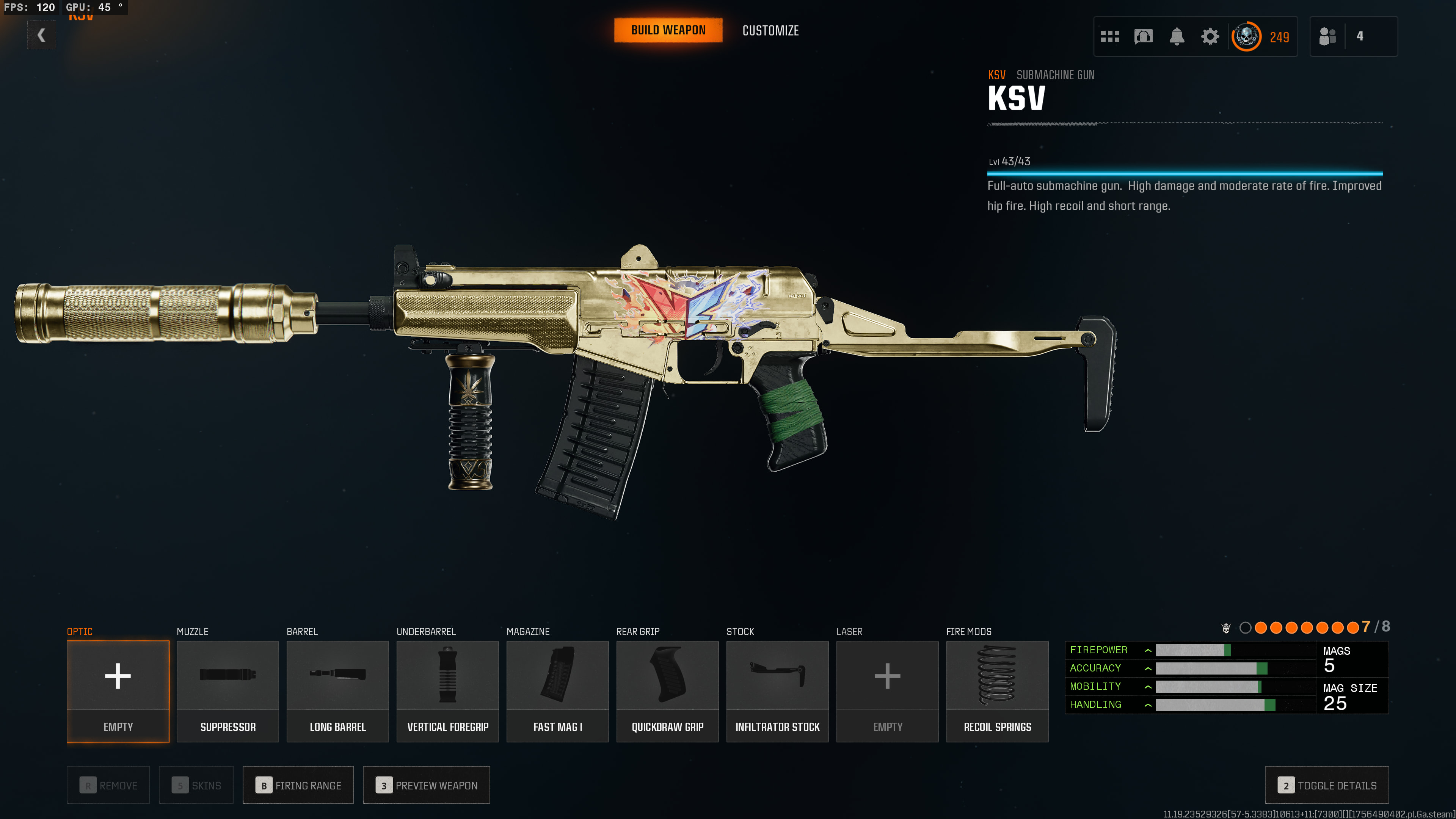This screenshot has width=1456, height=819.
Task: Check notifications via the bell icon
Action: (1177, 37)
